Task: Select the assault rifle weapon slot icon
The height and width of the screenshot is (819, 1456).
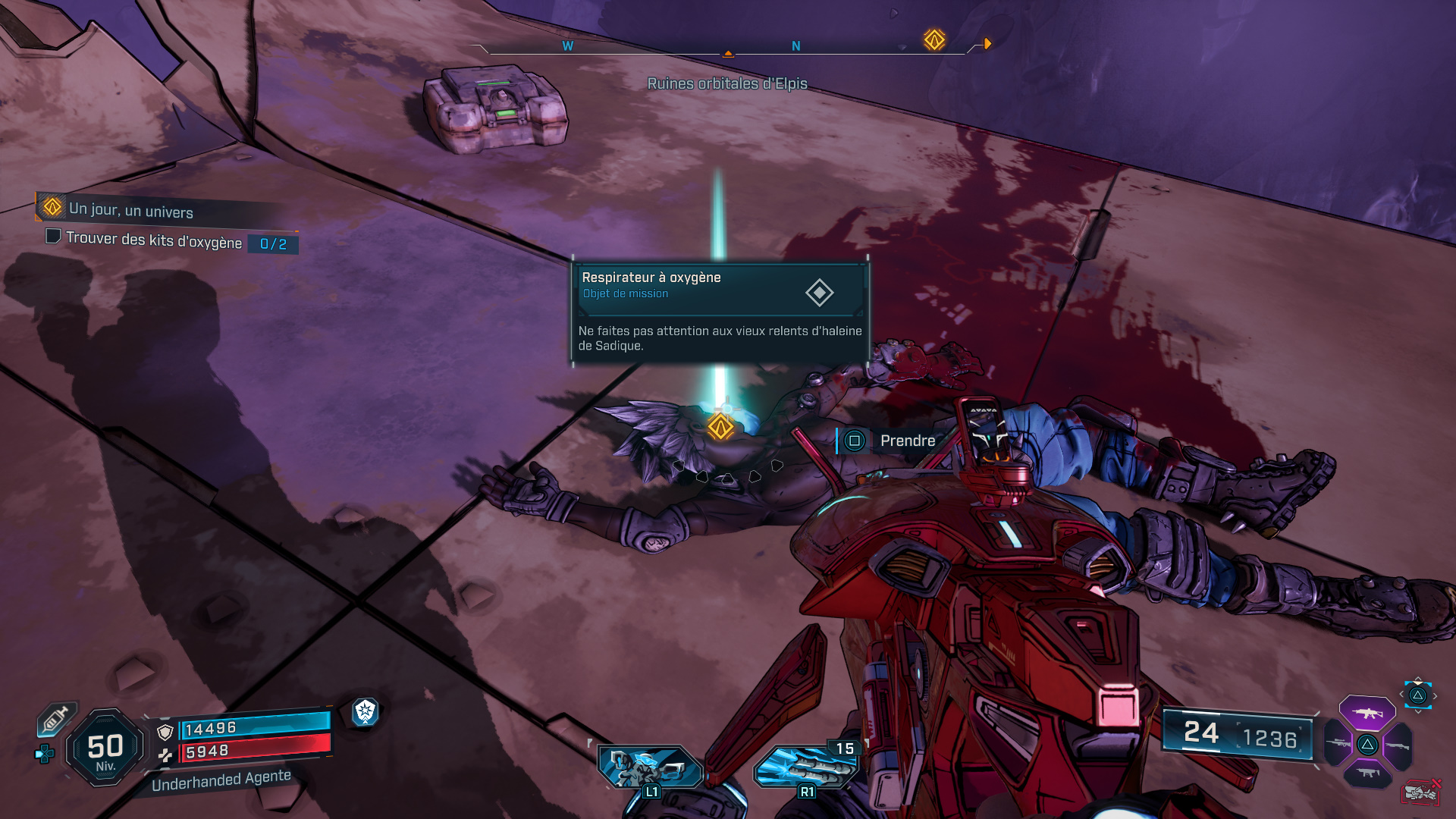Action: coord(1367,714)
